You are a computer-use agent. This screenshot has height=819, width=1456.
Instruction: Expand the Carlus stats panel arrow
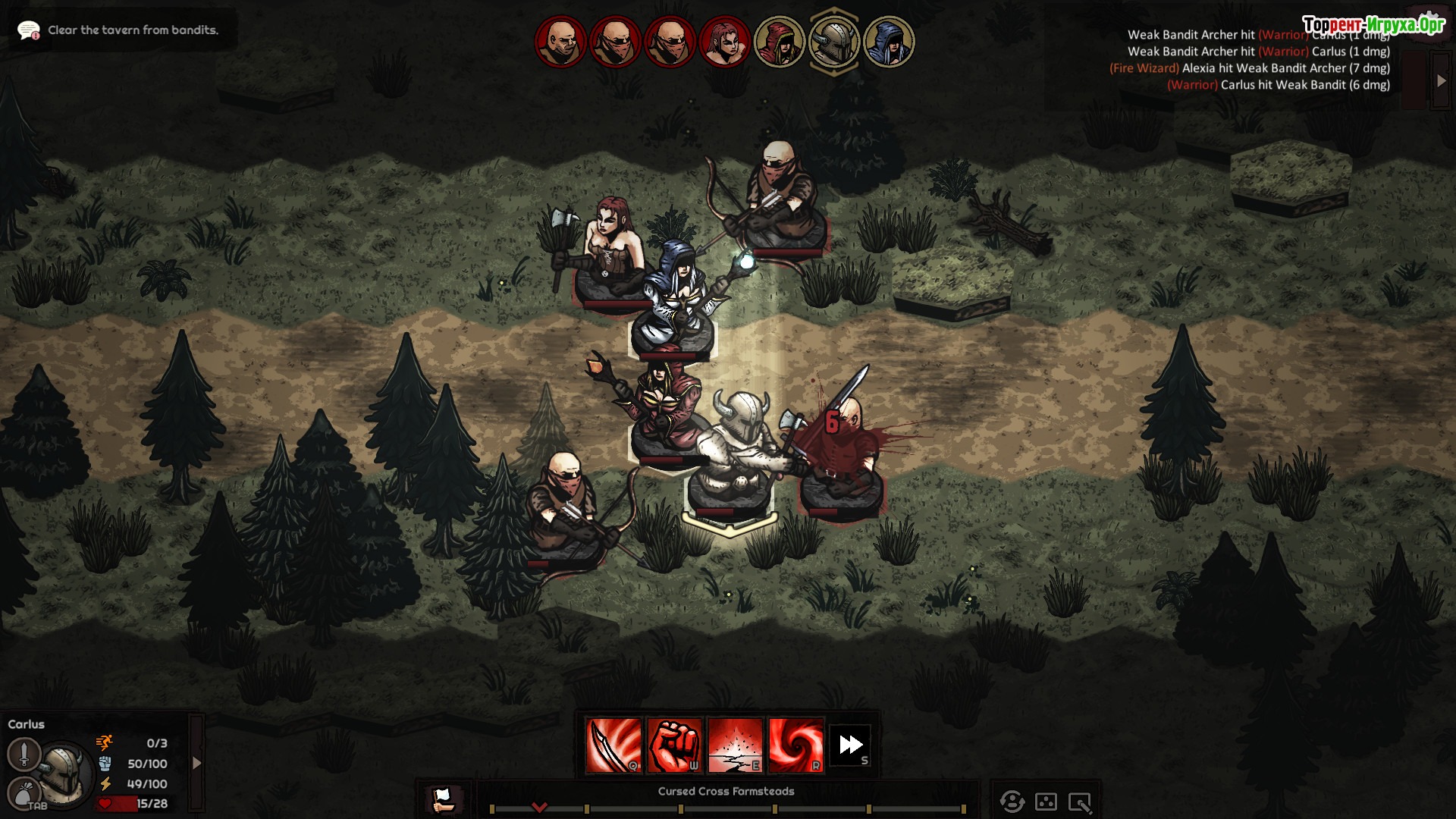(x=196, y=763)
